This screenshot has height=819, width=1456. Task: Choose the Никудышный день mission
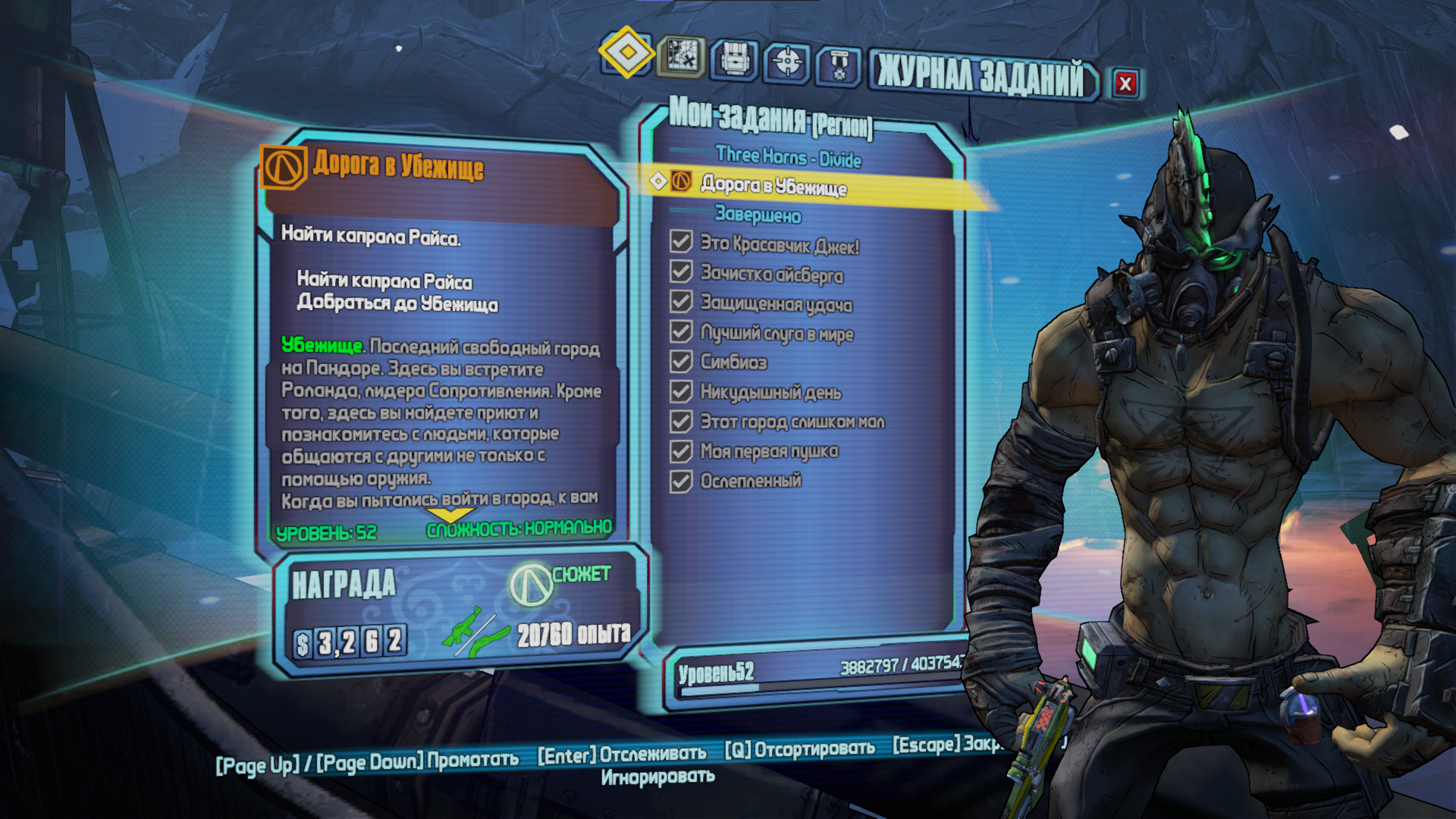[x=770, y=392]
